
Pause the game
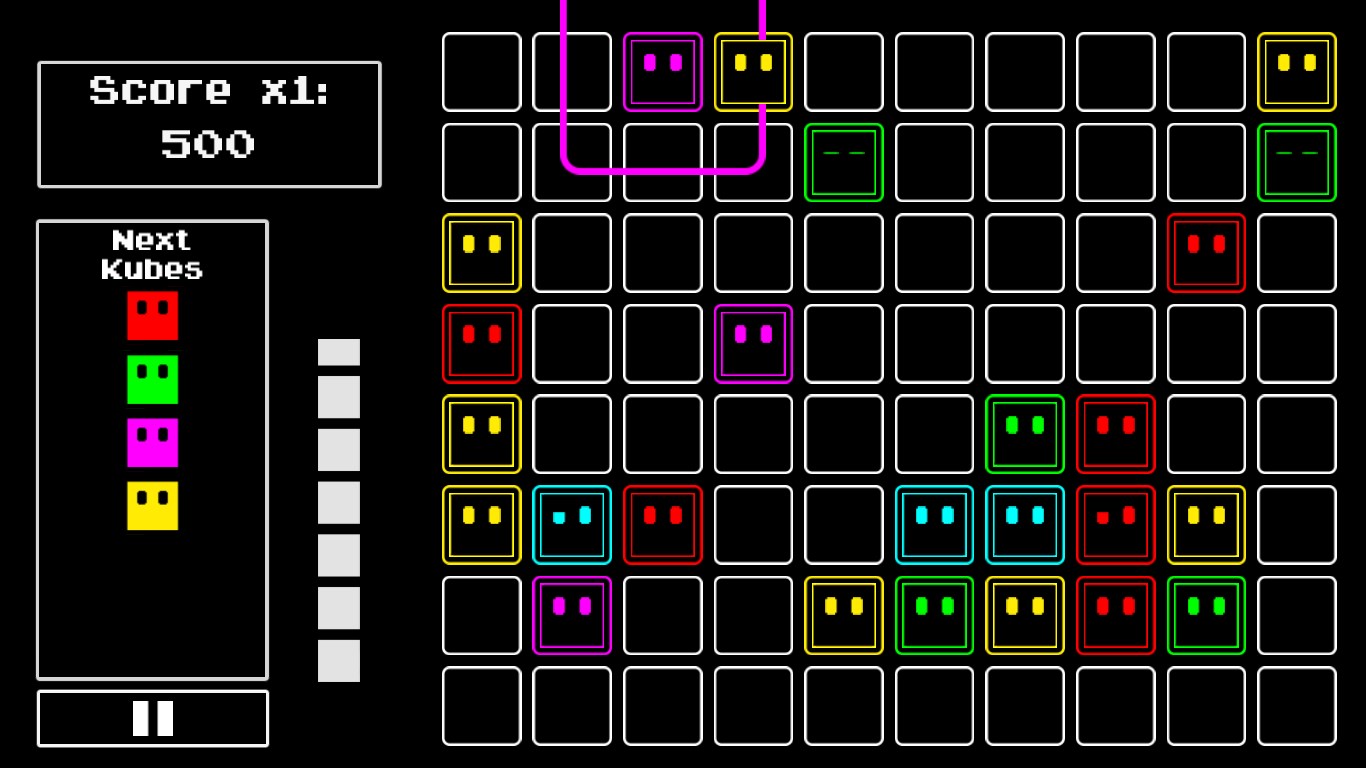tap(153, 718)
